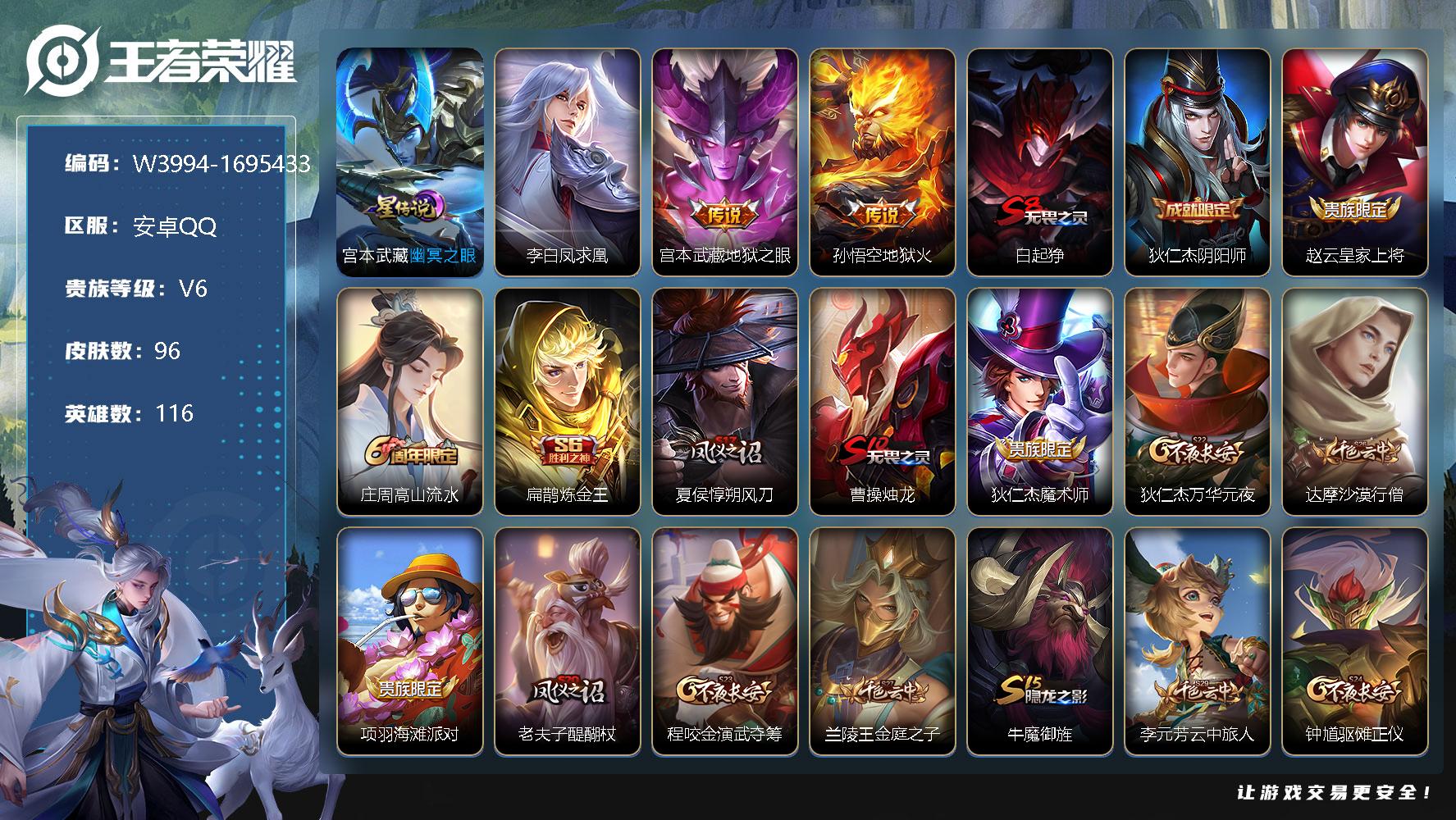Open the 牛魔御旌 skin card
The image size is (1456, 820).
pos(1039,640)
